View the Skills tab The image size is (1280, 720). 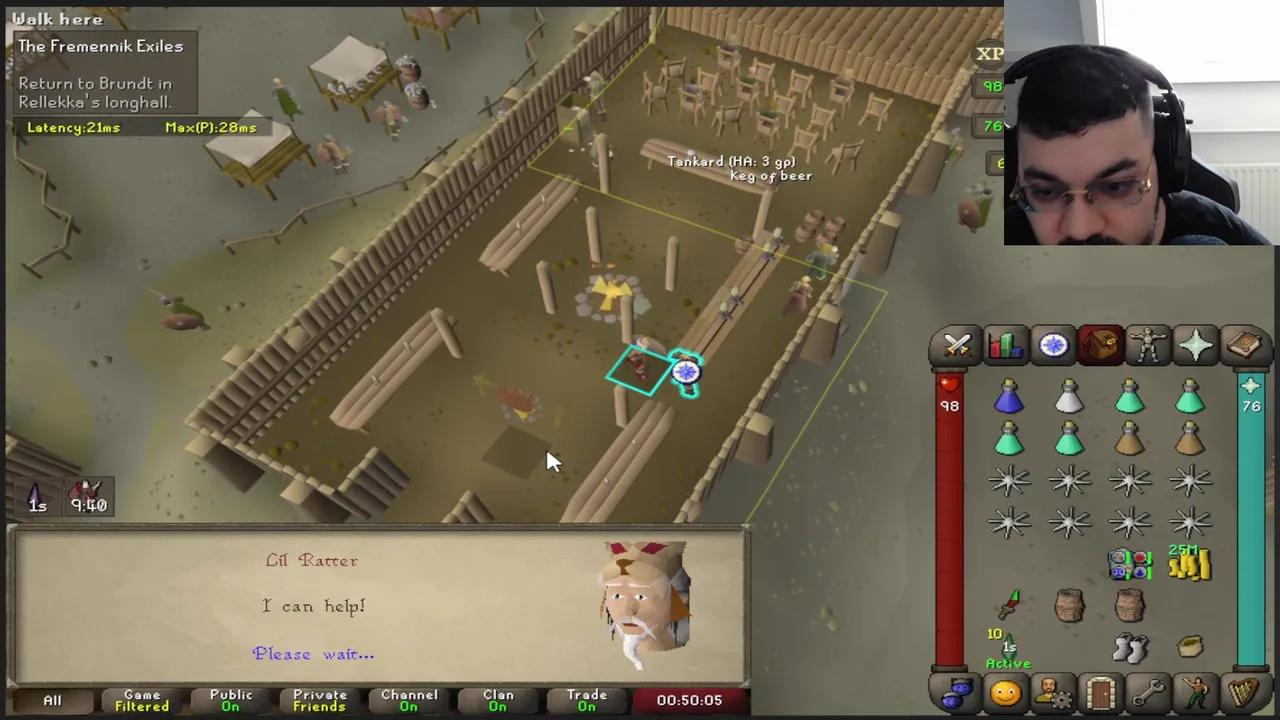[x=1005, y=345]
